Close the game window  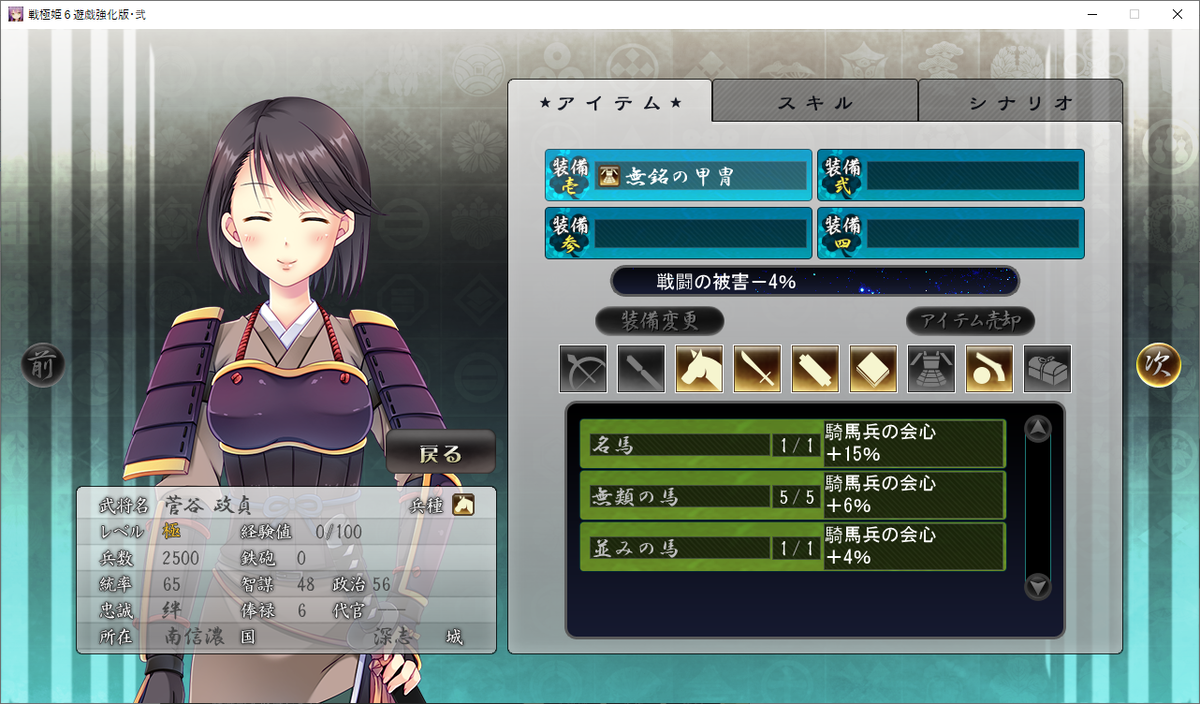[1176, 14]
